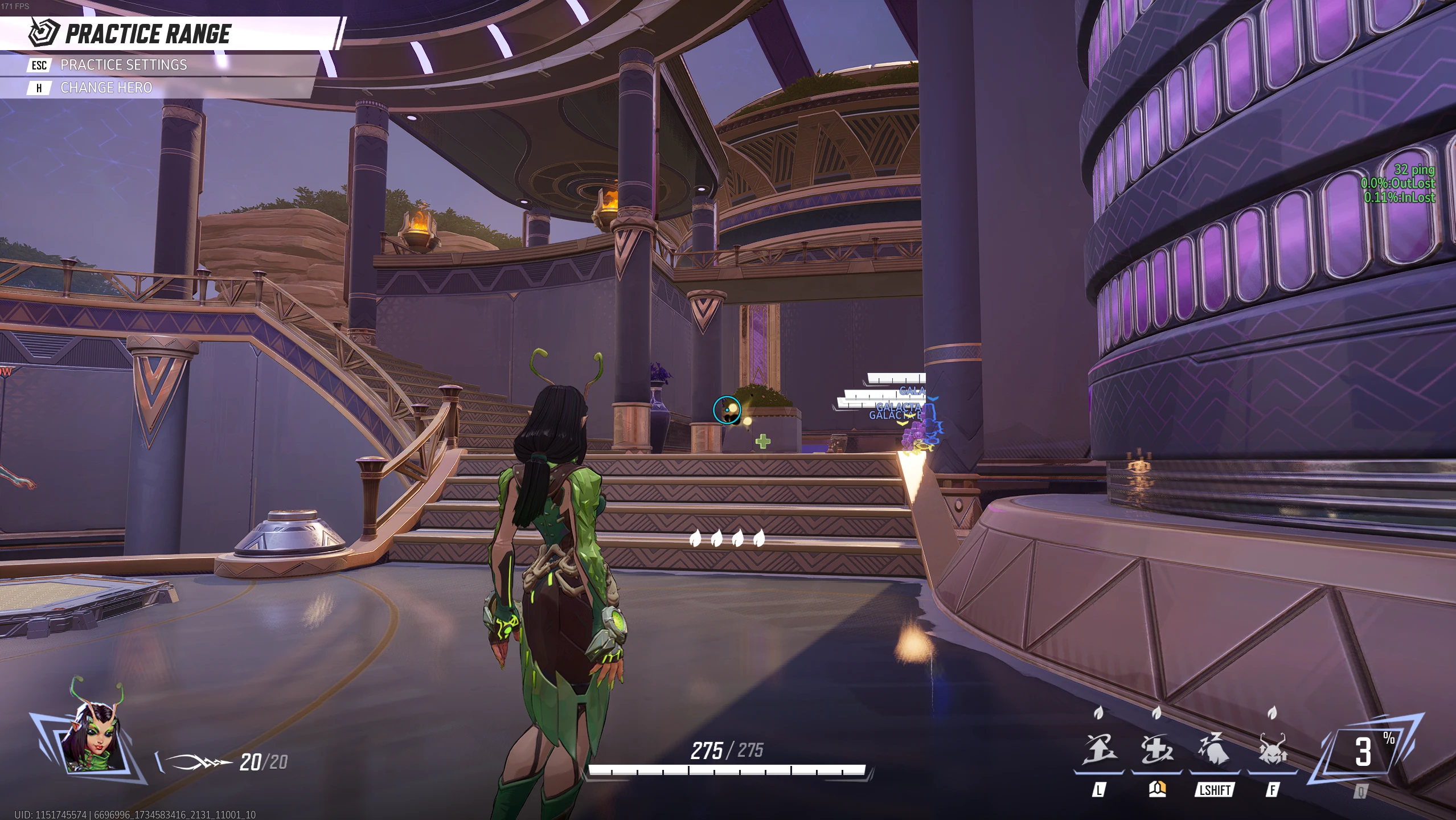The height and width of the screenshot is (820, 1456).
Task: Use the healing cross ability icon
Action: click(1156, 750)
